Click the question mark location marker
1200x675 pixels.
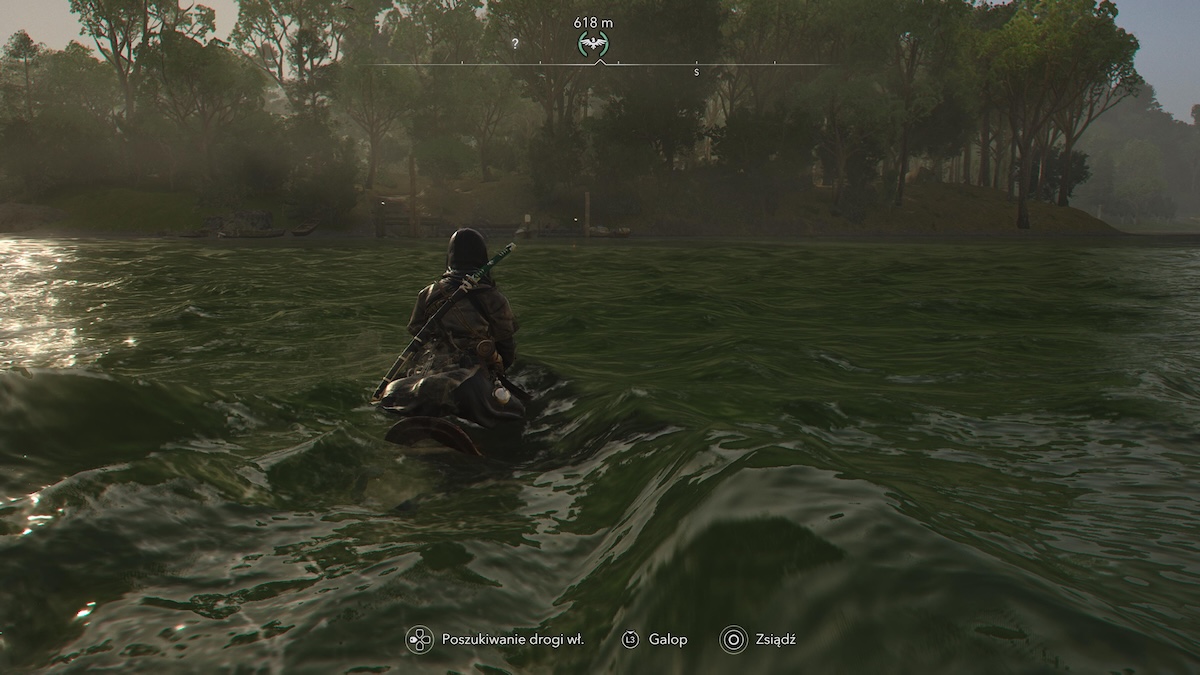pyautogui.click(x=515, y=44)
